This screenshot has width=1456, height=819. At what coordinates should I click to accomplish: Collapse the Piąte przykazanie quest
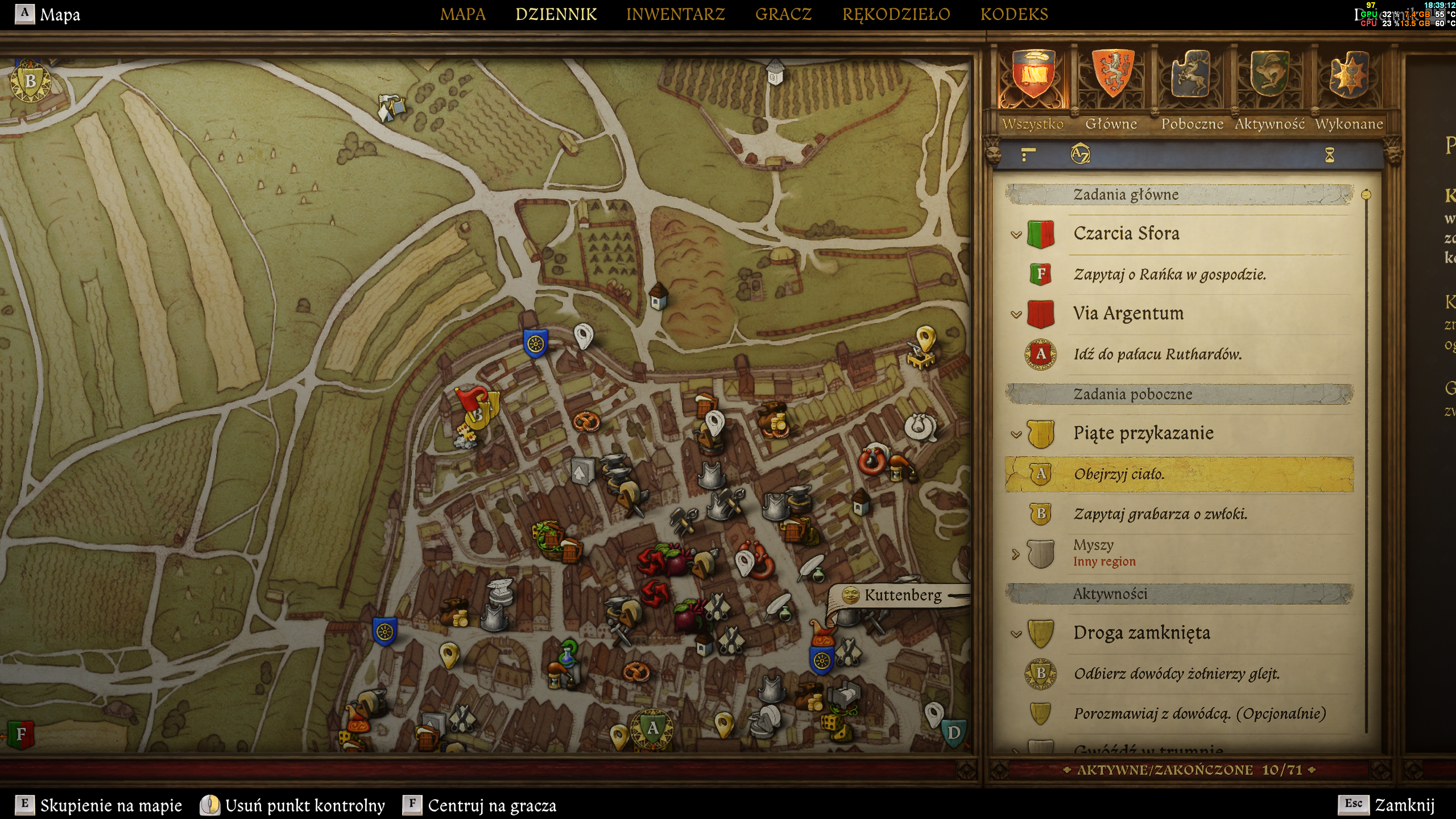point(1016,435)
